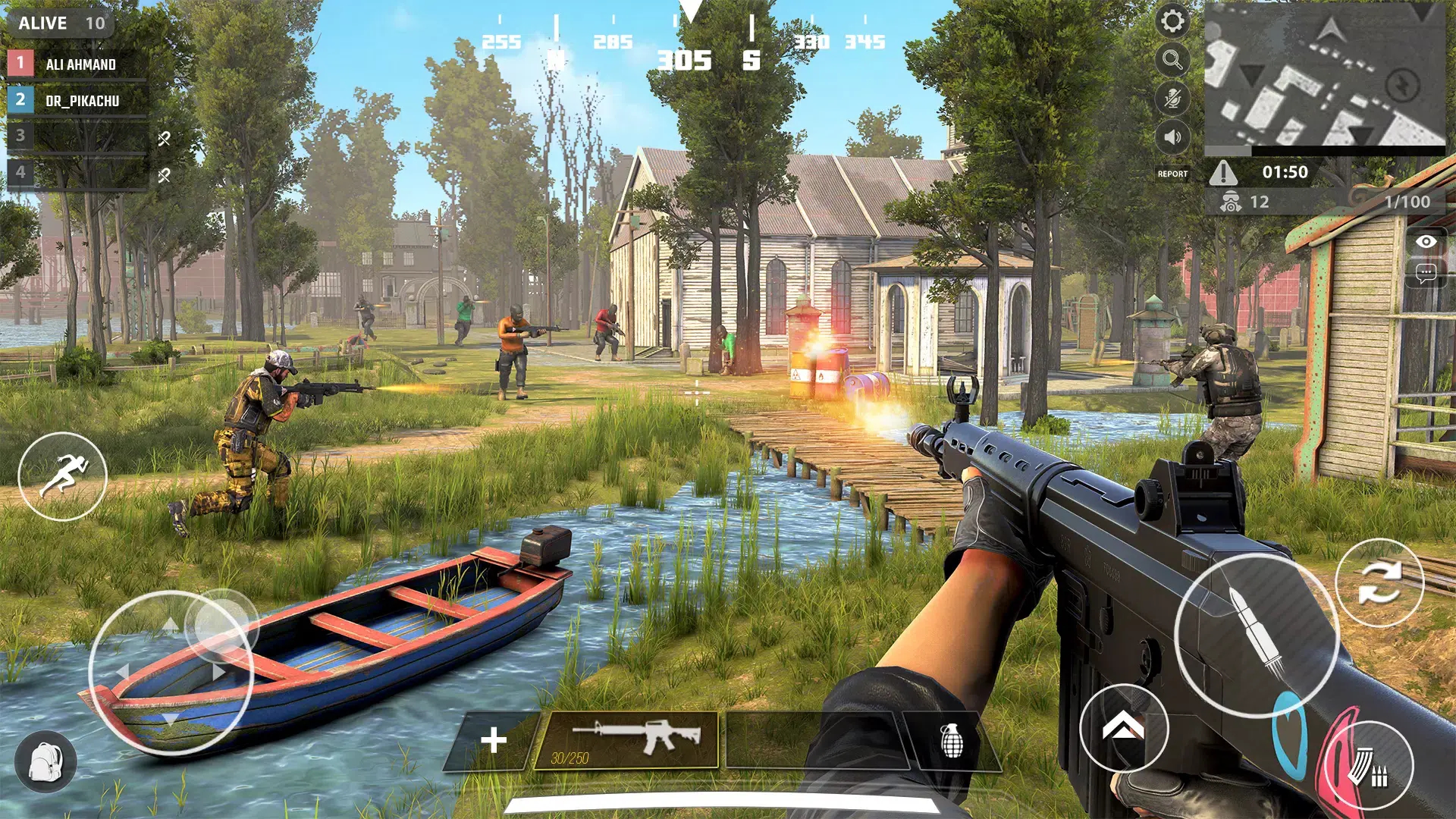The image size is (1456, 819).
Task: Open the backpack inventory
Action: pos(45,761)
